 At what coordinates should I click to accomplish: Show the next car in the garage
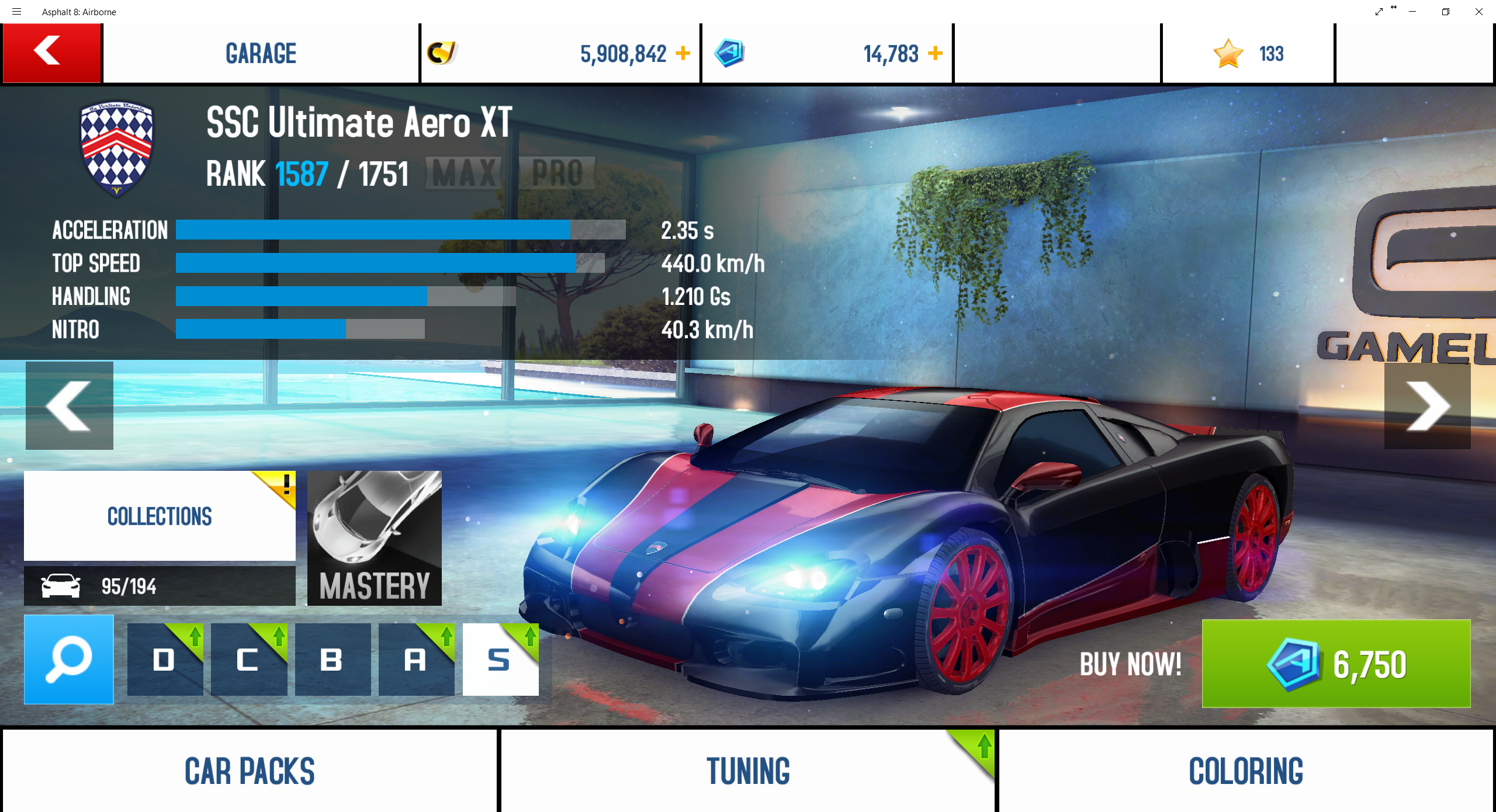(1427, 405)
